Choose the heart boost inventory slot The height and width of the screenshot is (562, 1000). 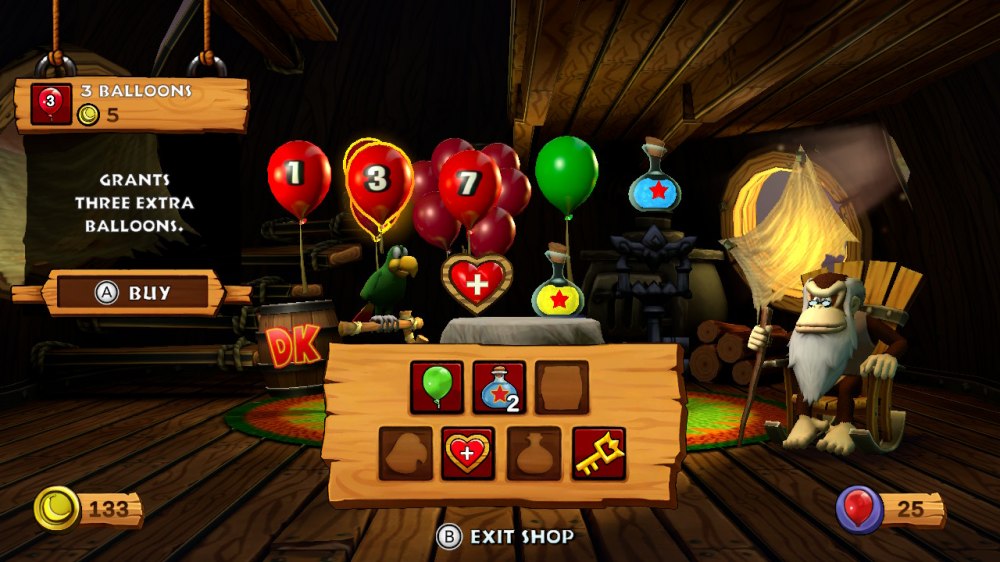pyautogui.click(x=468, y=453)
